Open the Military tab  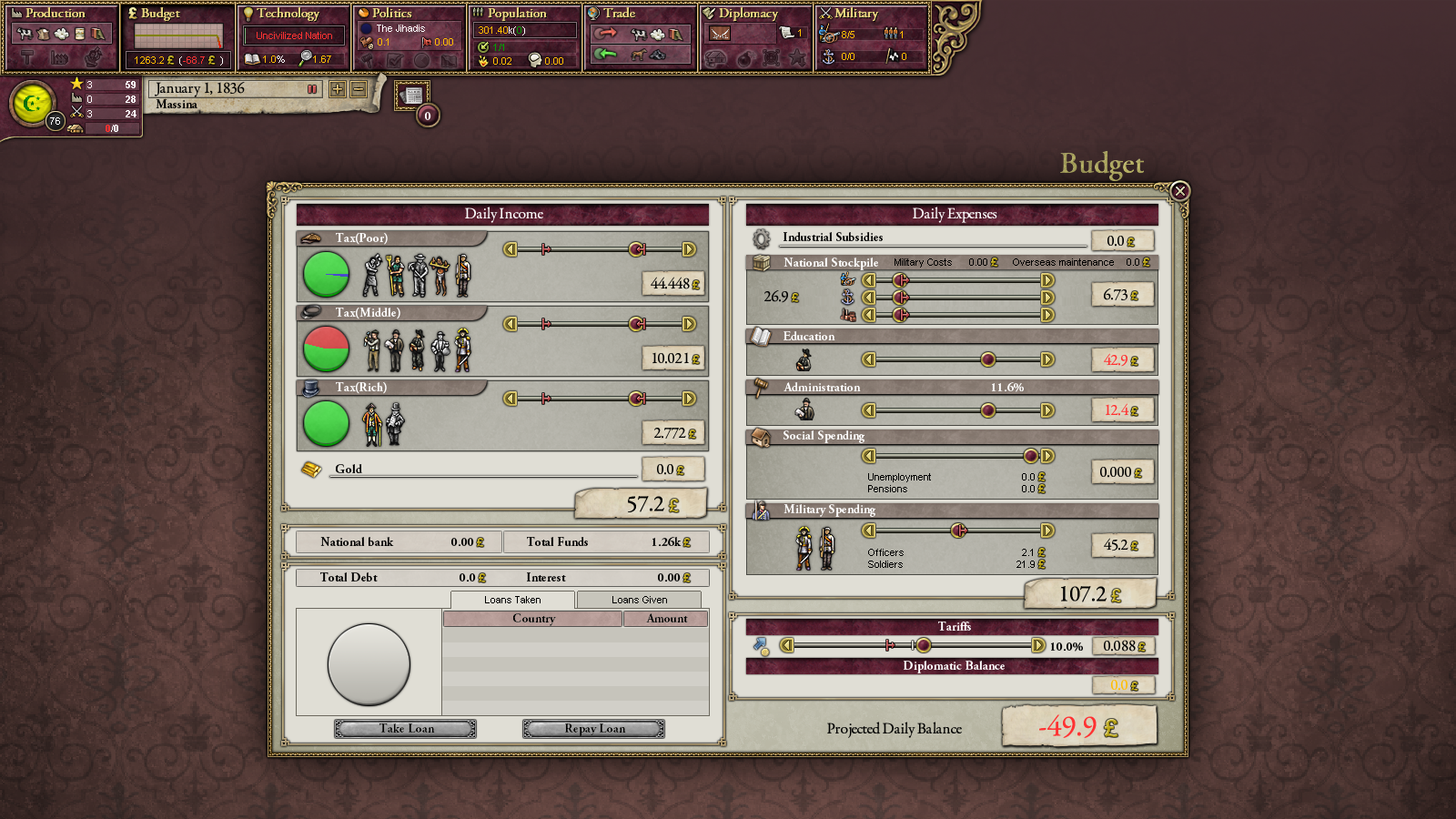click(x=855, y=14)
